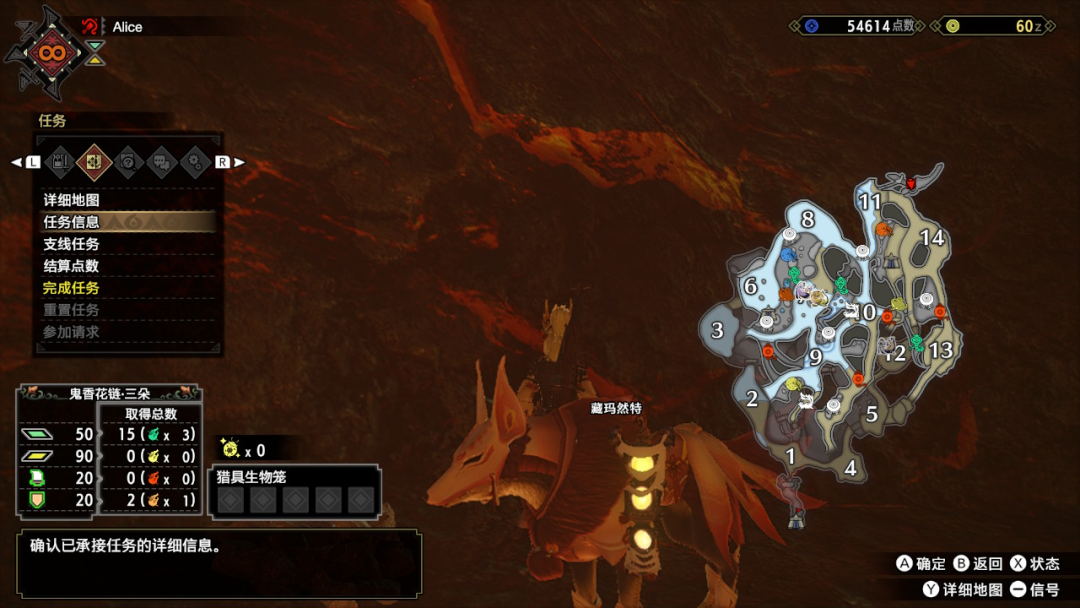
Task: Click the right arrow beside the tabs
Action: [x=238, y=162]
